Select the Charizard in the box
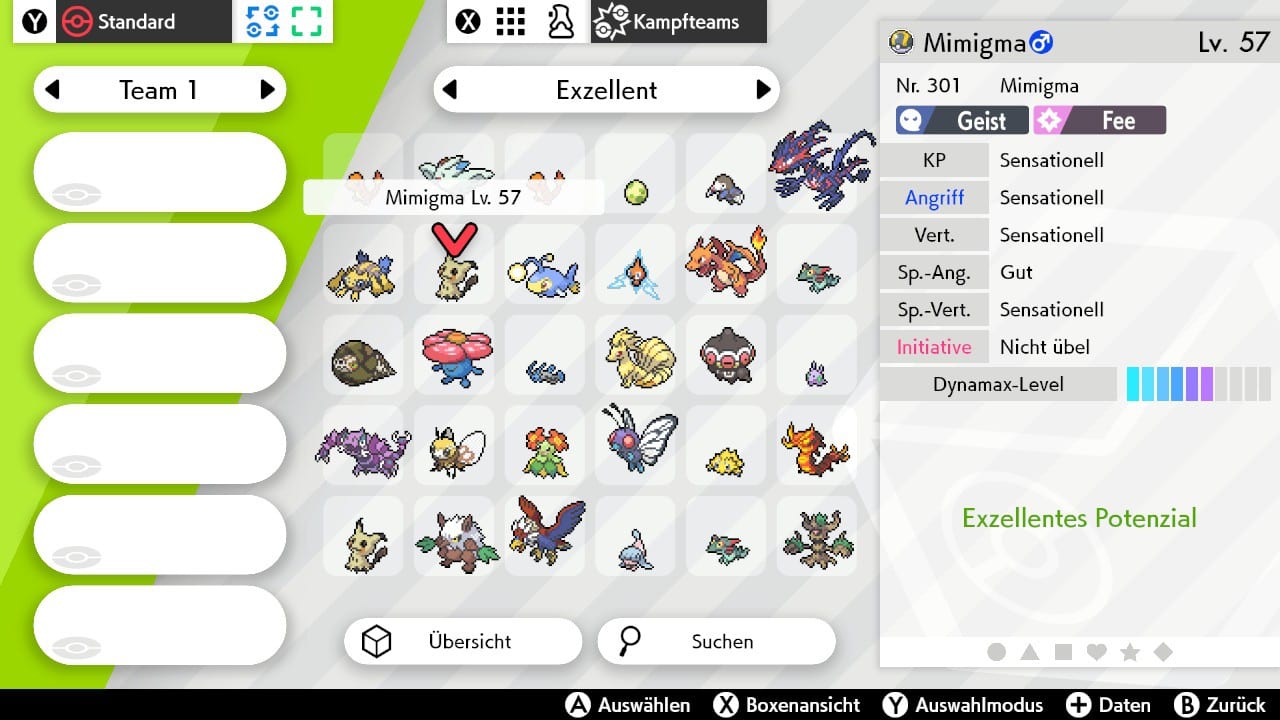The height and width of the screenshot is (720, 1280). 726,262
